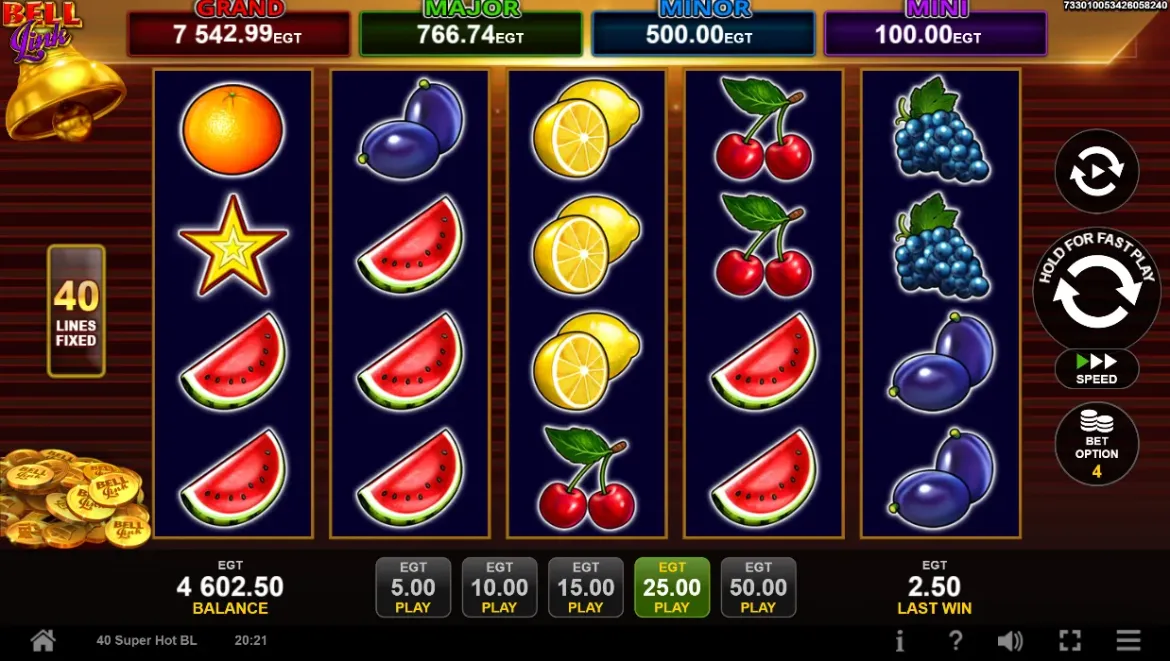Activate the autoplay button
Viewport: 1170px width, 661px height.
(x=1096, y=172)
